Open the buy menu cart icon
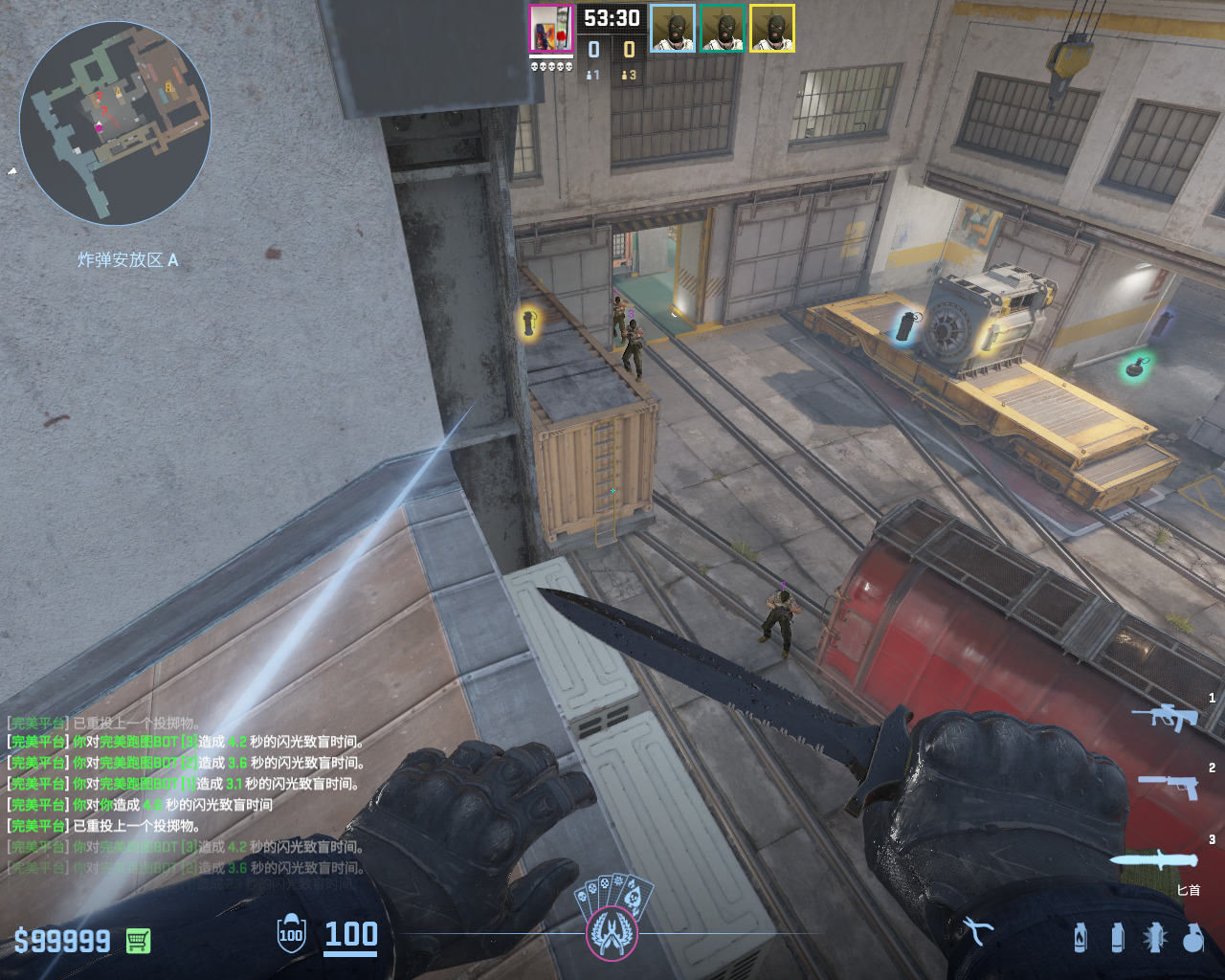This screenshot has width=1225, height=980. (138, 941)
